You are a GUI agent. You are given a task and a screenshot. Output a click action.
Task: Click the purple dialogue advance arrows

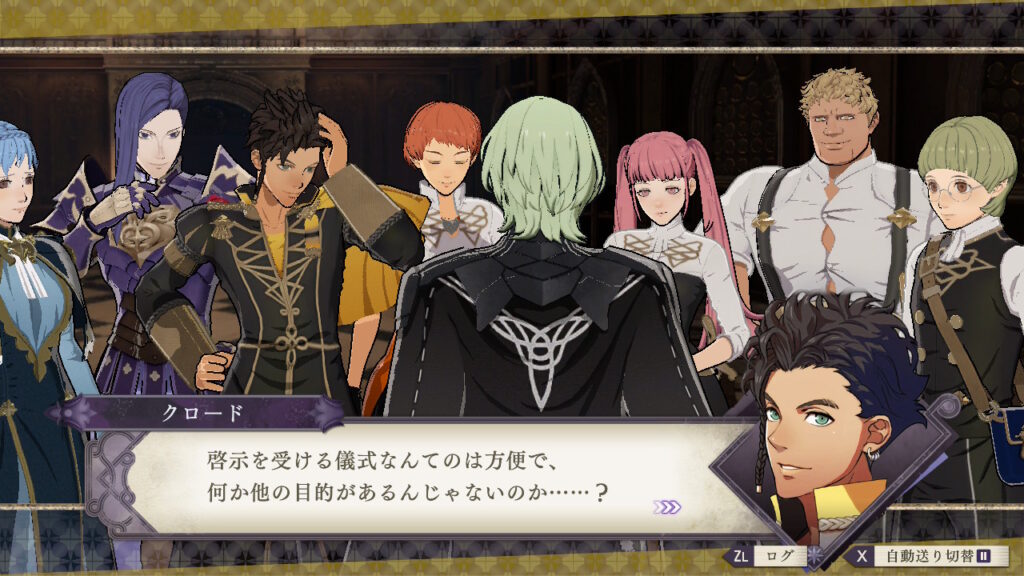pyautogui.click(x=667, y=507)
